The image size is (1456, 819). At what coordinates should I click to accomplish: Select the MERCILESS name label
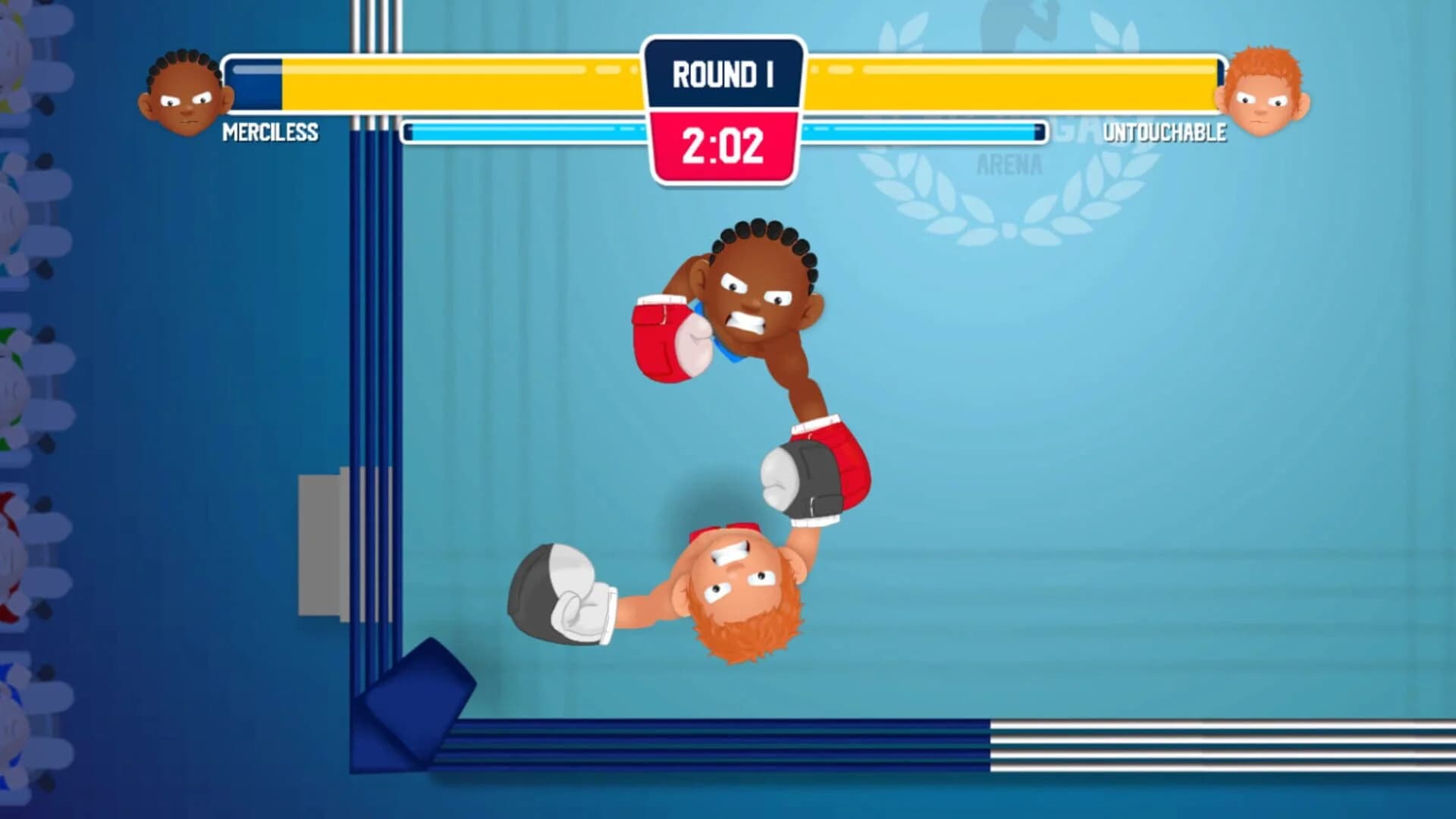[270, 133]
